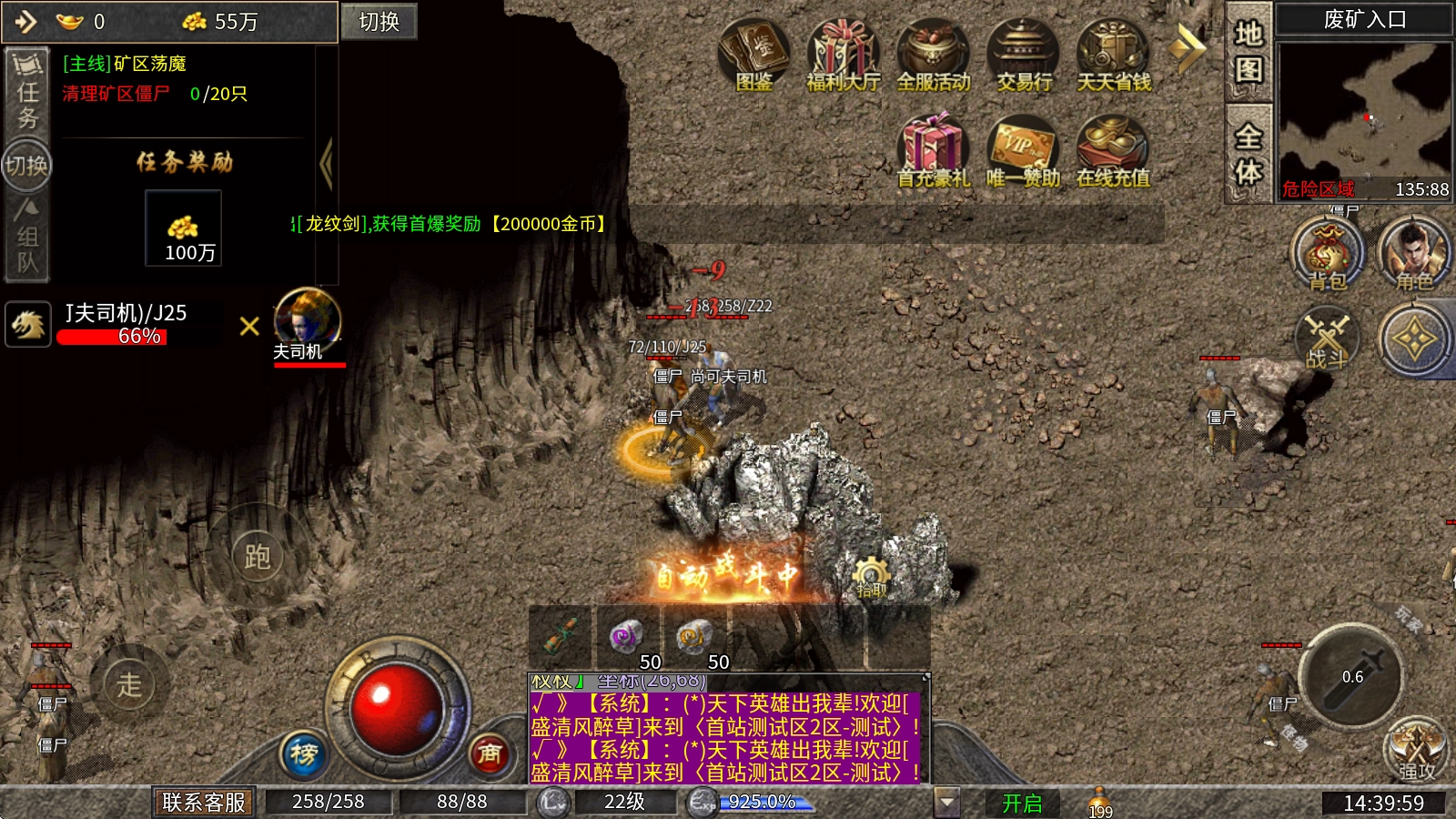
Task: Open the 天天省钱 daily deals icon
Action: tap(1113, 55)
